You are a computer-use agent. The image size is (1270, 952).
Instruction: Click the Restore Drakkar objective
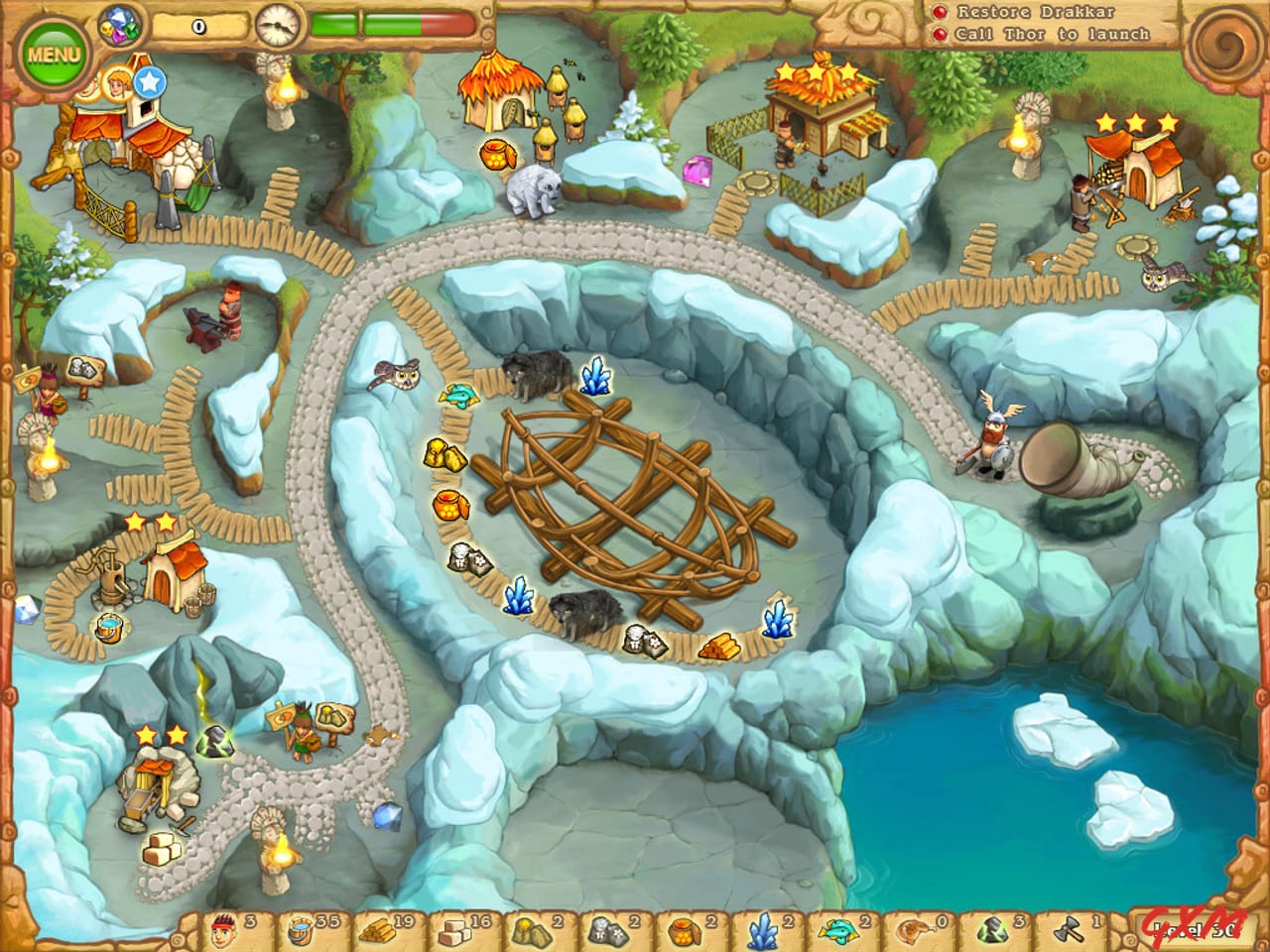point(1035,13)
